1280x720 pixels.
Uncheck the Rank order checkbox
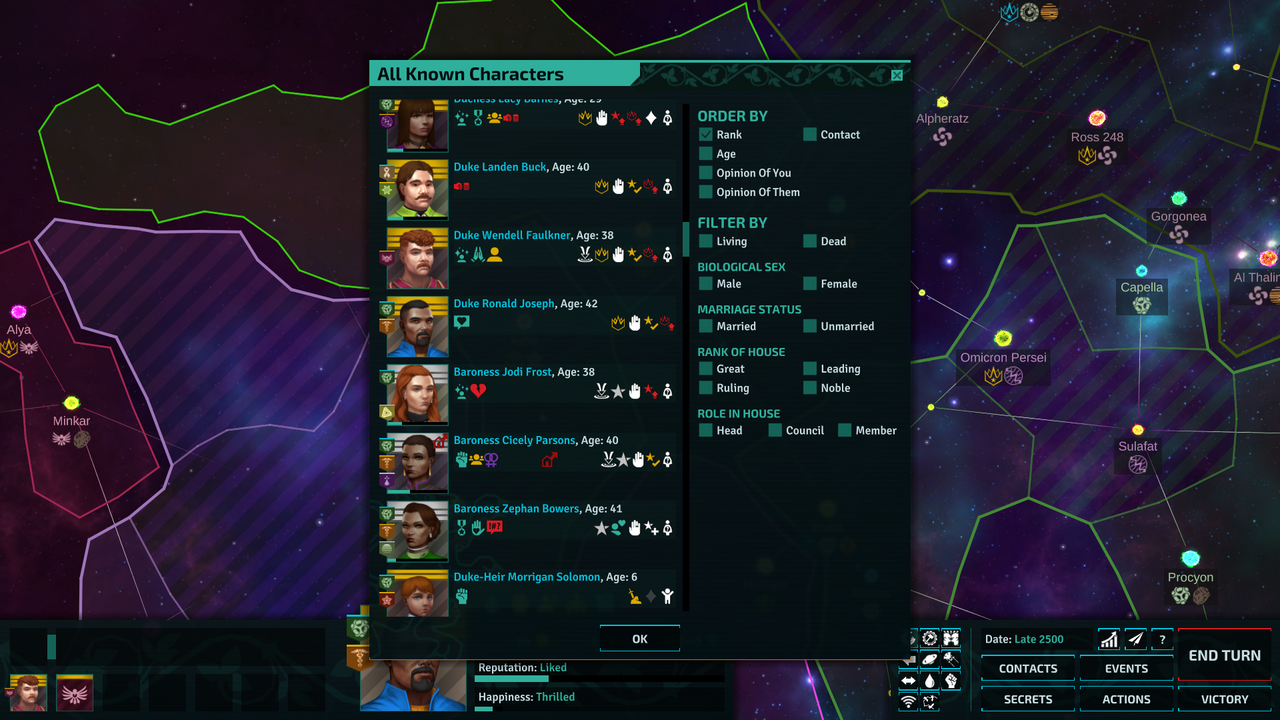pos(706,134)
